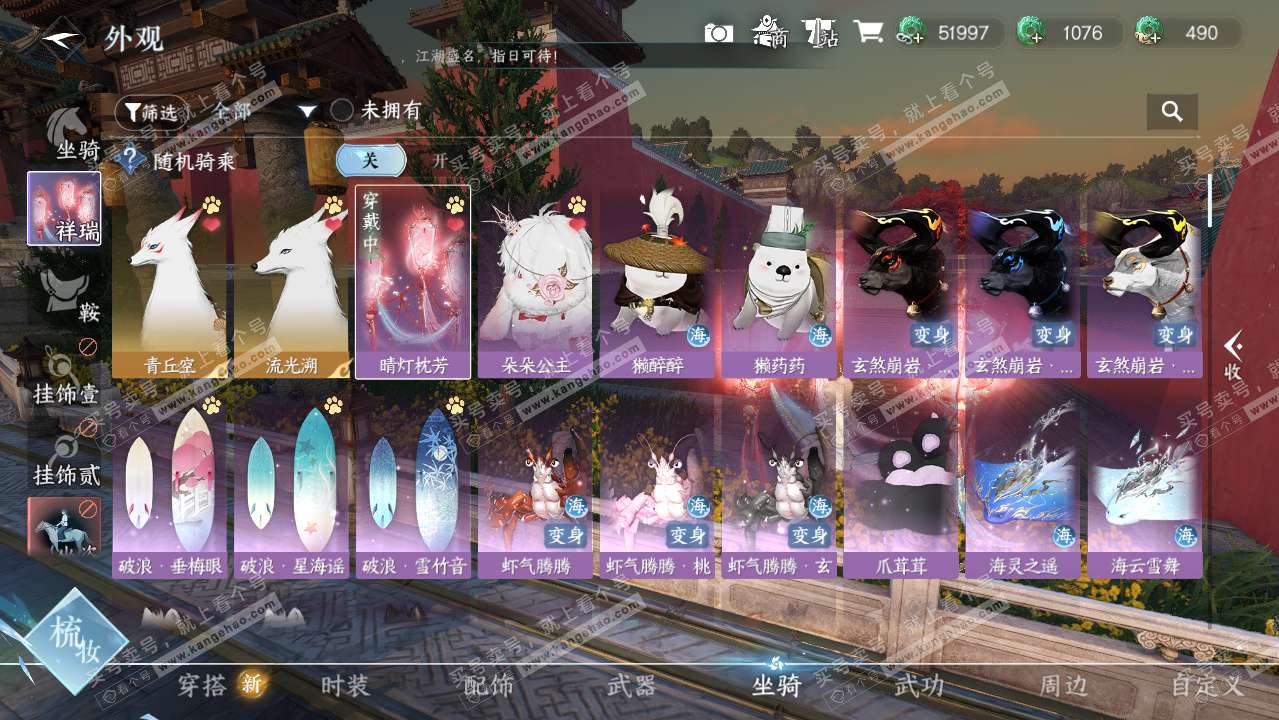This screenshot has height=720, width=1279.
Task: Choose the 朵朵公主 mount card
Action: click(535, 285)
